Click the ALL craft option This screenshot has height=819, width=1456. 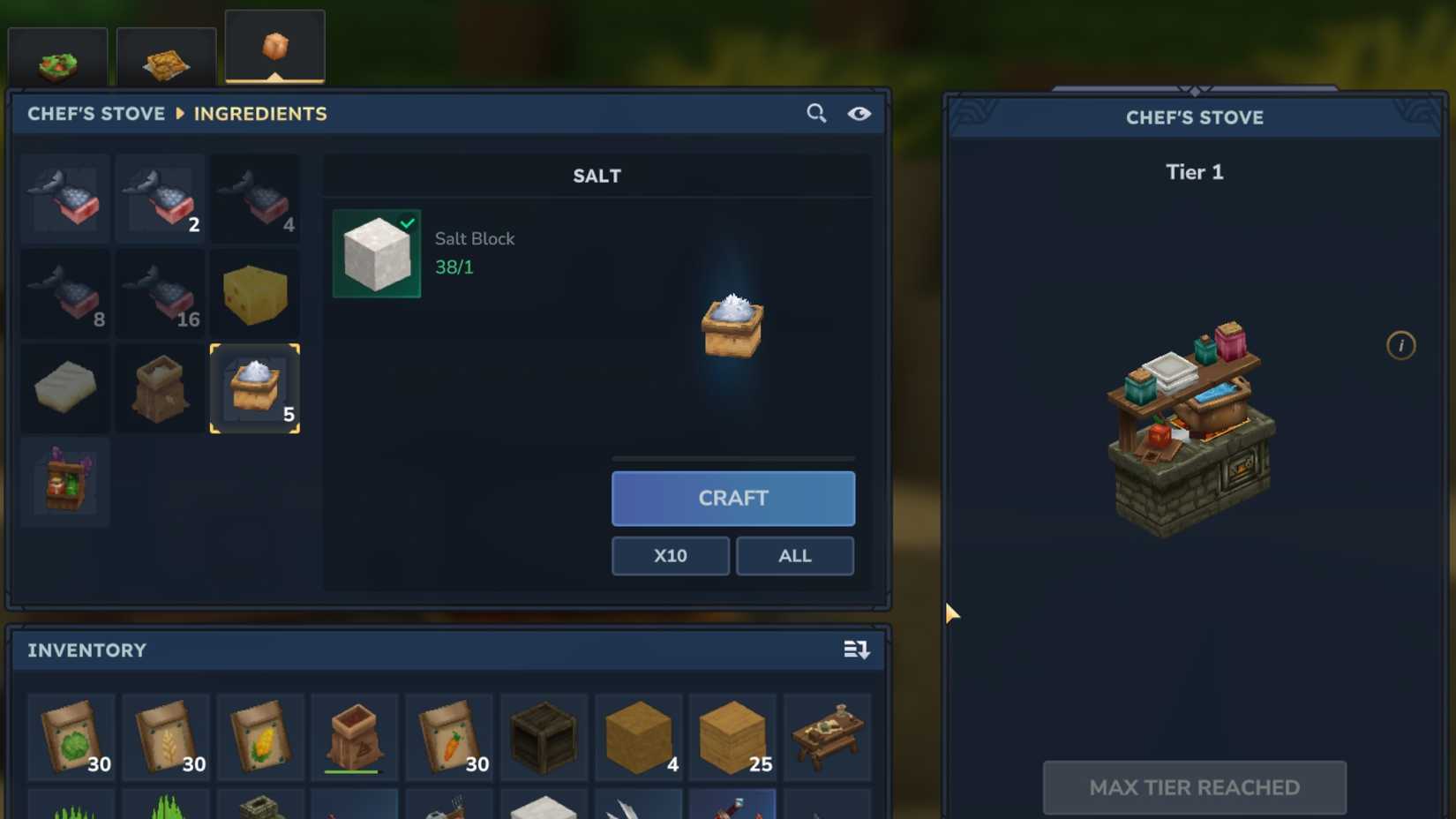point(793,555)
